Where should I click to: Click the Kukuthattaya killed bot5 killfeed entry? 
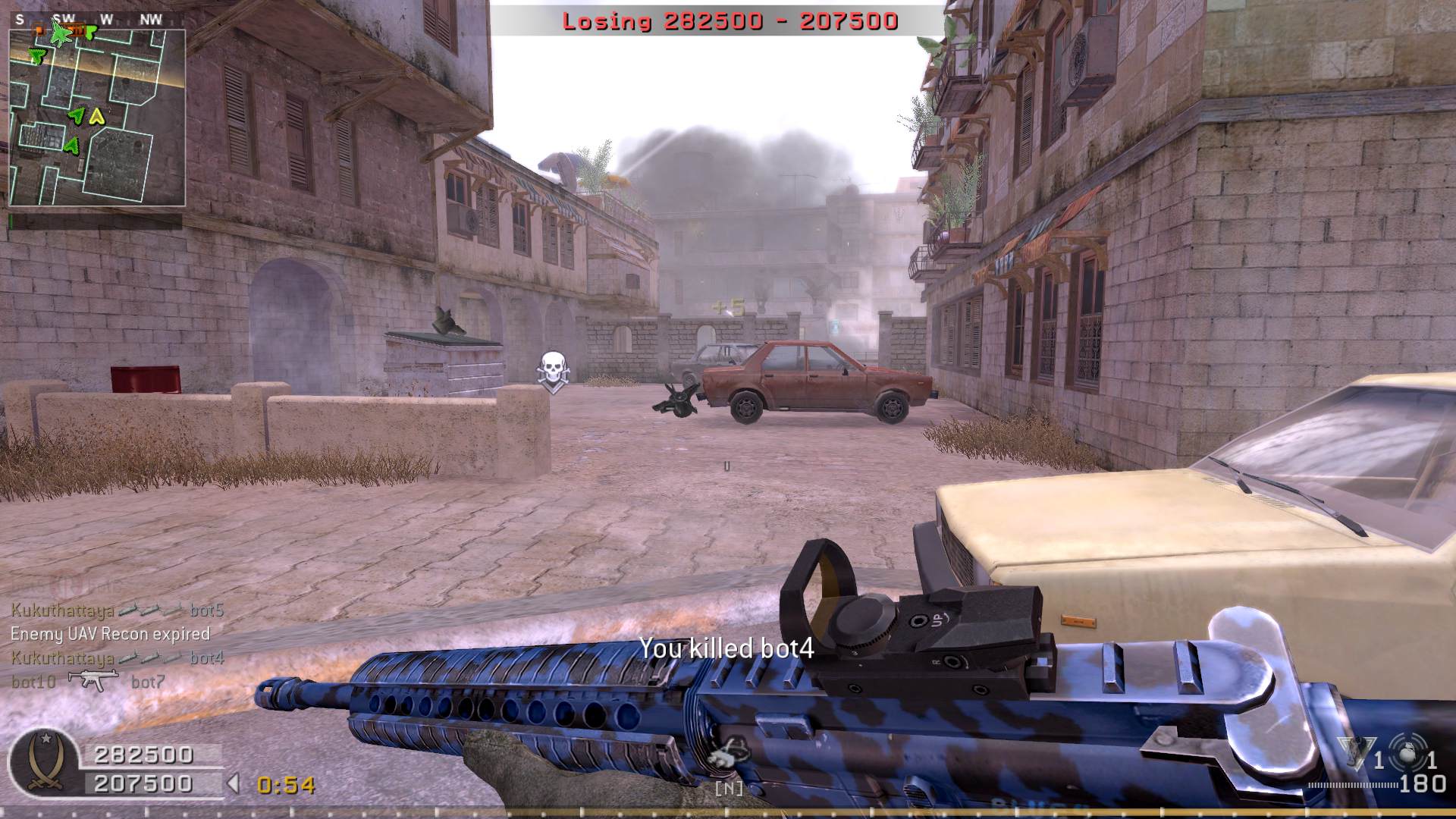tap(118, 610)
